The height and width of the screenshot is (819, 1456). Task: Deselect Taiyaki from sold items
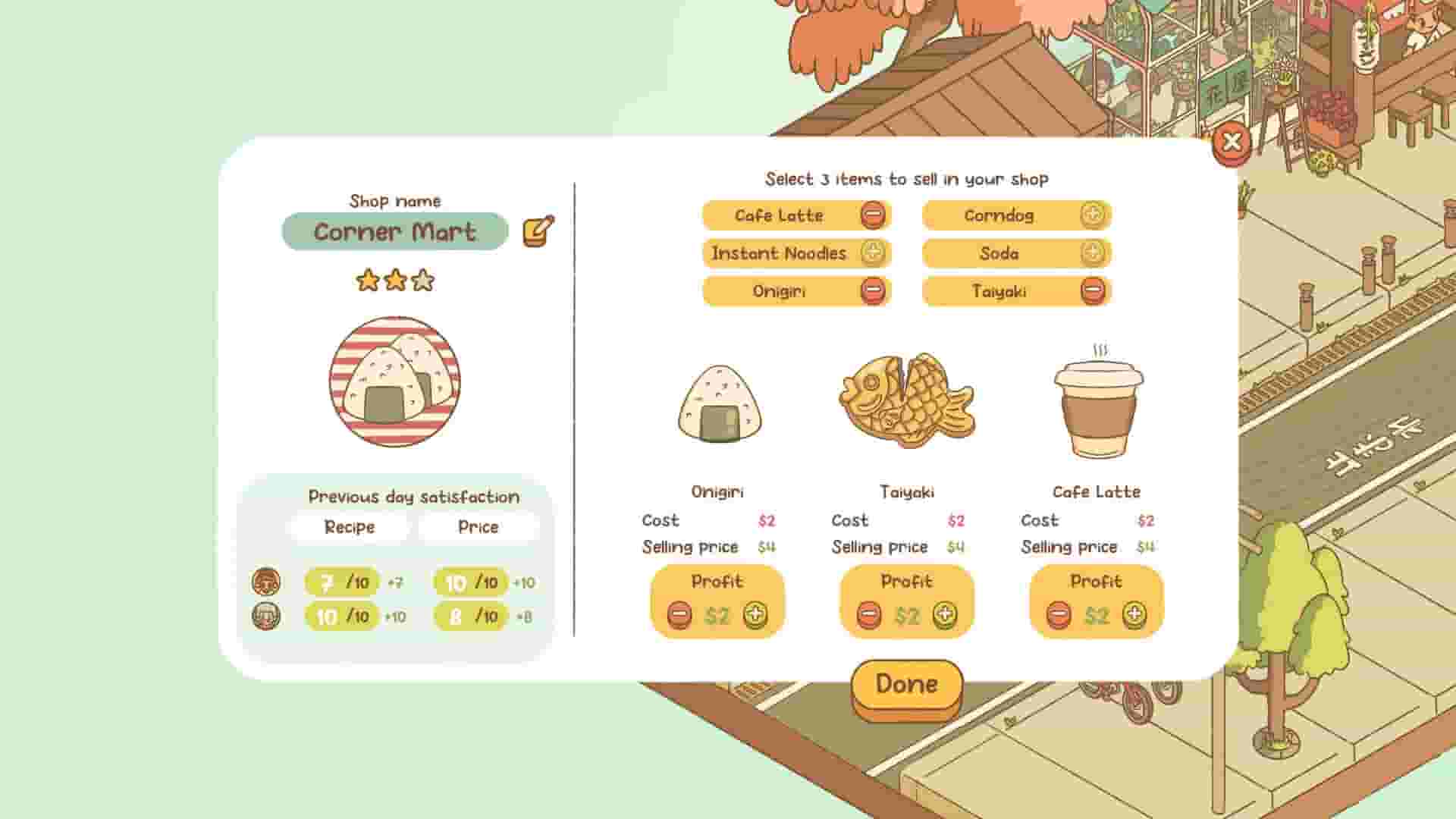coord(1092,290)
